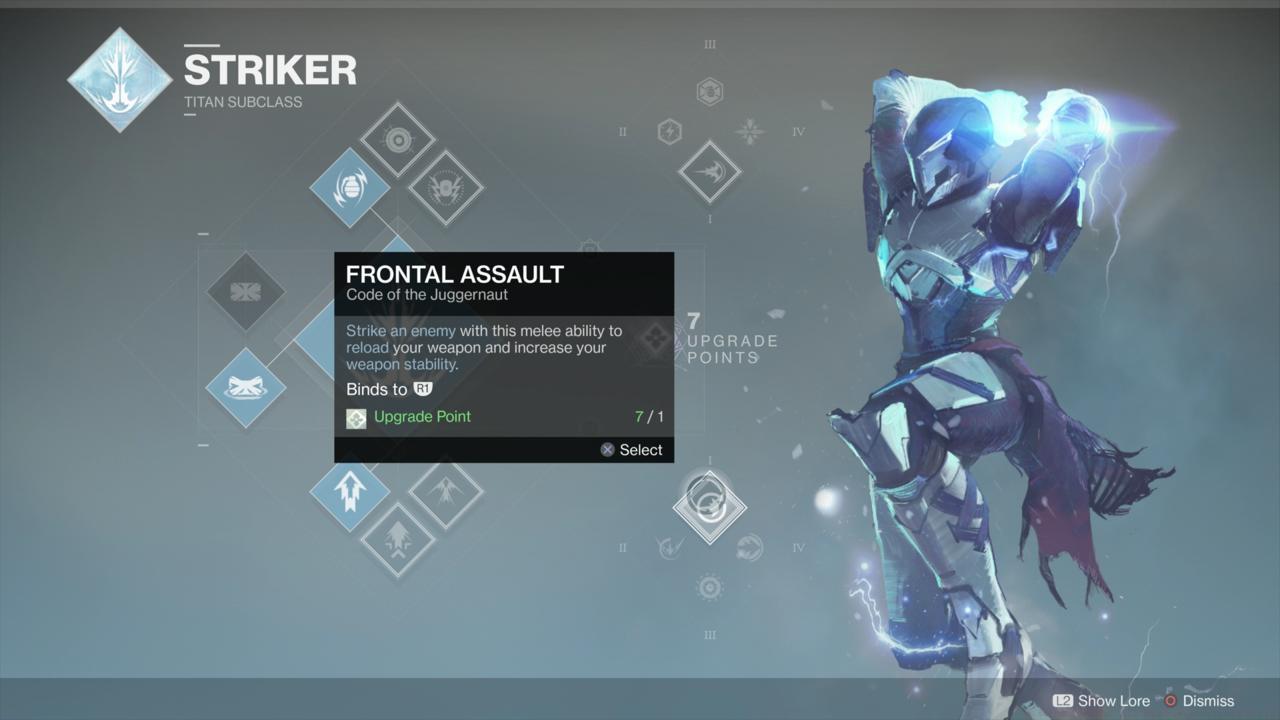
Task: Select the Earthshaker path's diamond melee node
Action: coord(709,172)
